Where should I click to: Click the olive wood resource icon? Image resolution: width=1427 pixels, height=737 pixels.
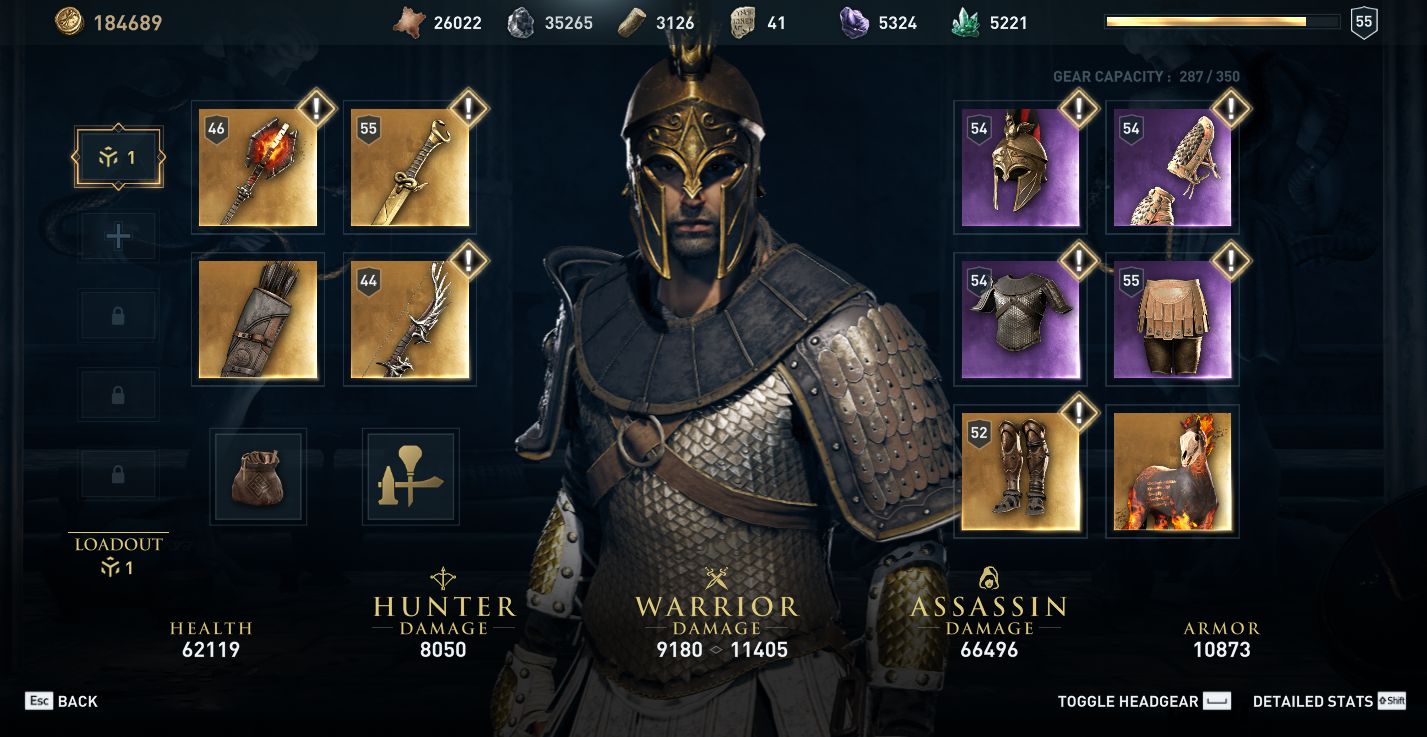tap(632, 21)
